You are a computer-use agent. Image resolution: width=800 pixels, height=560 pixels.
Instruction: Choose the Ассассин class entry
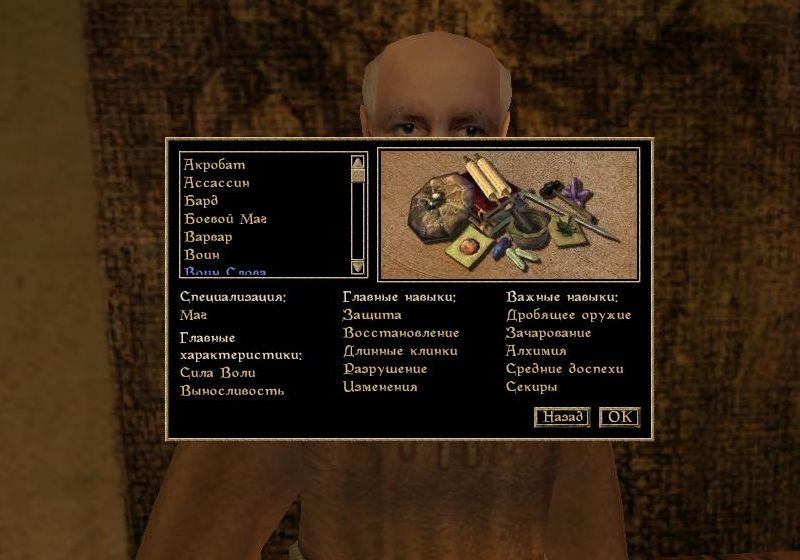tap(216, 183)
